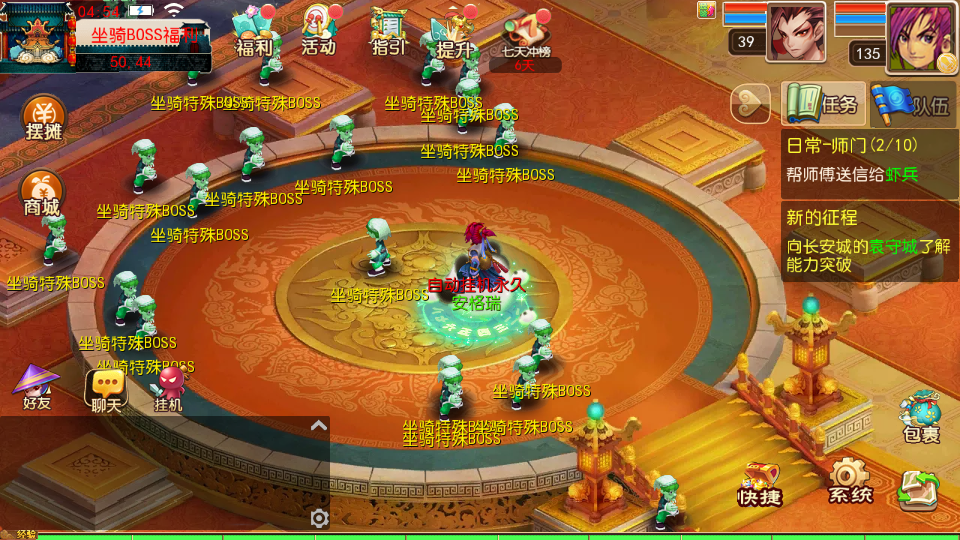Switch to the 队伍 team tab
The width and height of the screenshot is (960, 540).
tap(911, 104)
